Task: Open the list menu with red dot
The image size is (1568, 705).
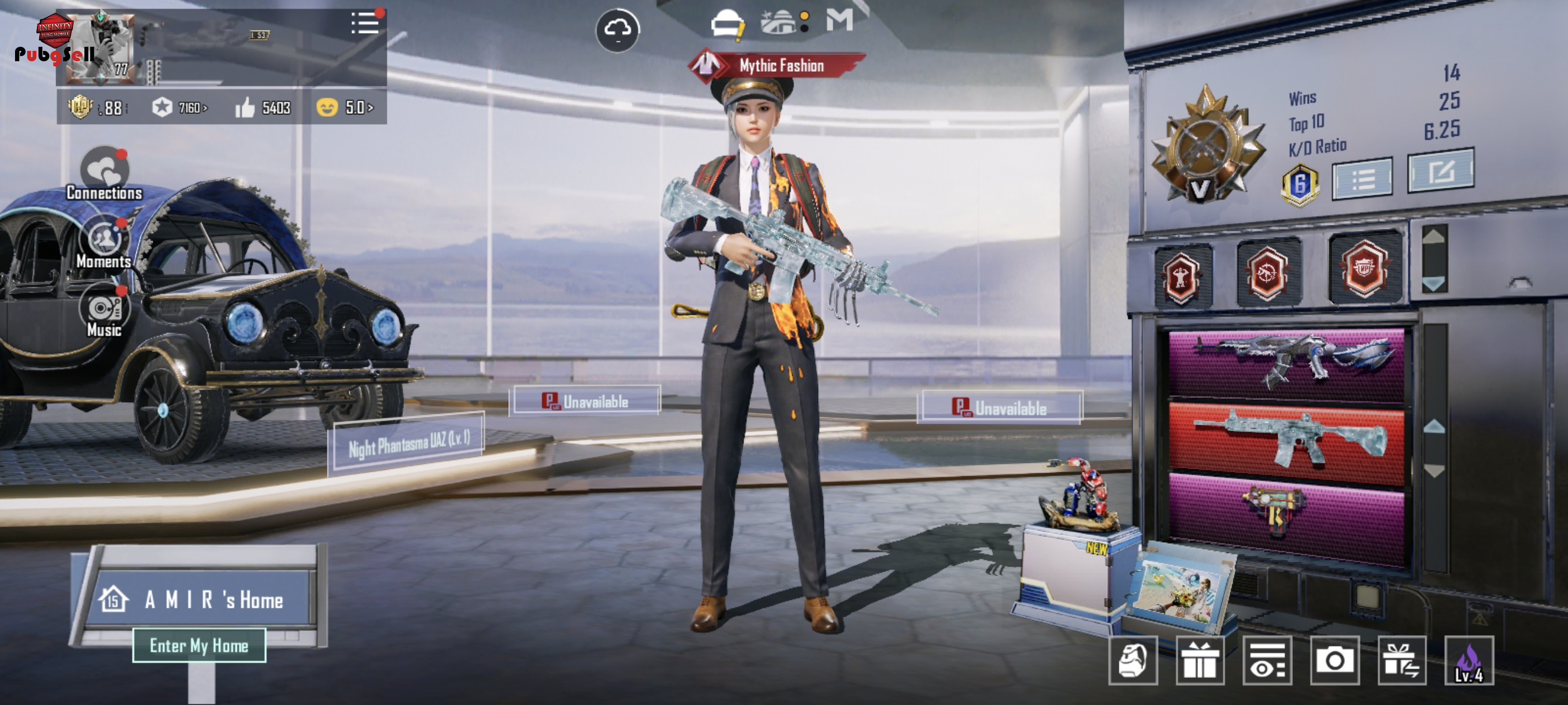Action: pos(365,24)
